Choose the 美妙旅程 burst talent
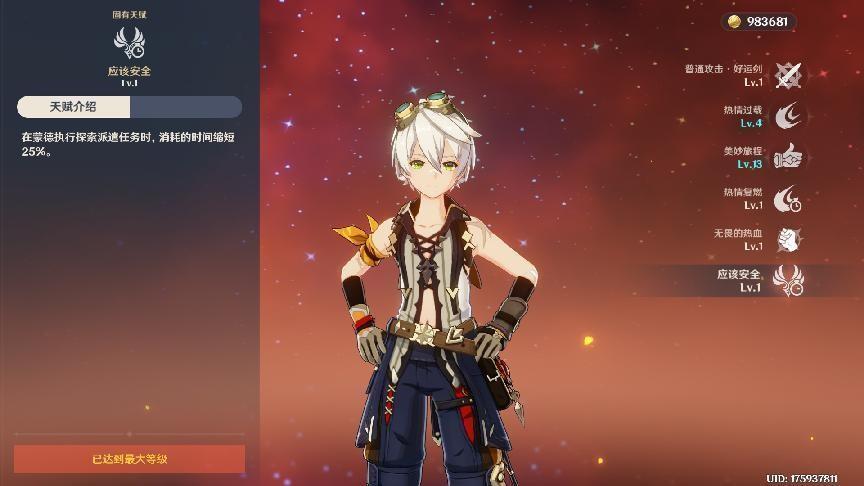 tap(789, 157)
